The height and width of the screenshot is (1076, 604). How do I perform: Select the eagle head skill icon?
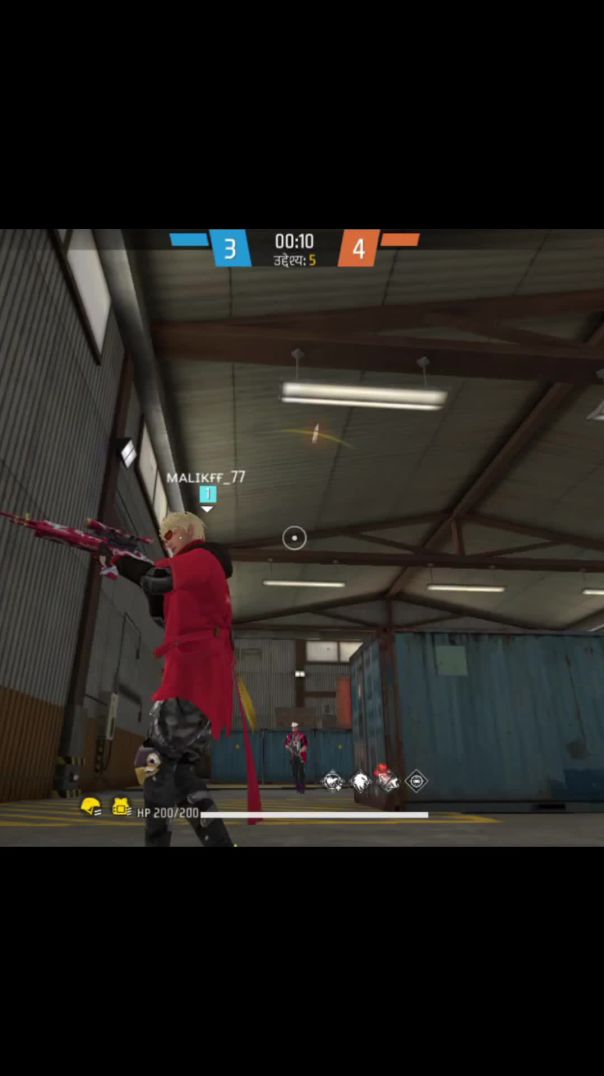(x=360, y=782)
